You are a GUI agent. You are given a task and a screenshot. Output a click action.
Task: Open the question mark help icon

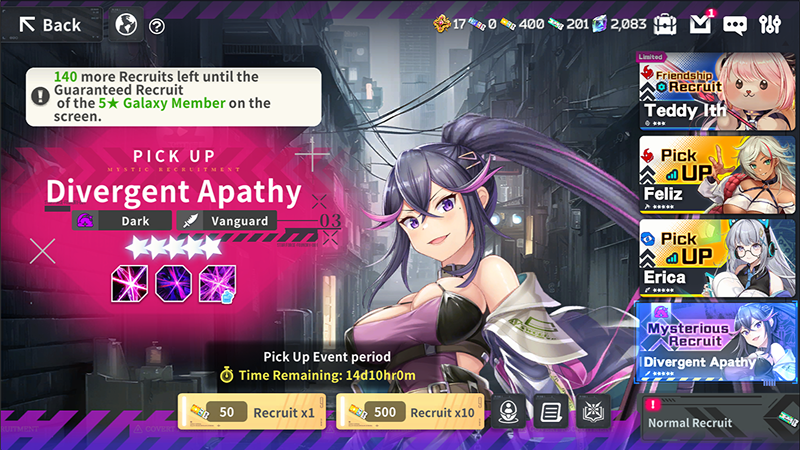[157, 26]
